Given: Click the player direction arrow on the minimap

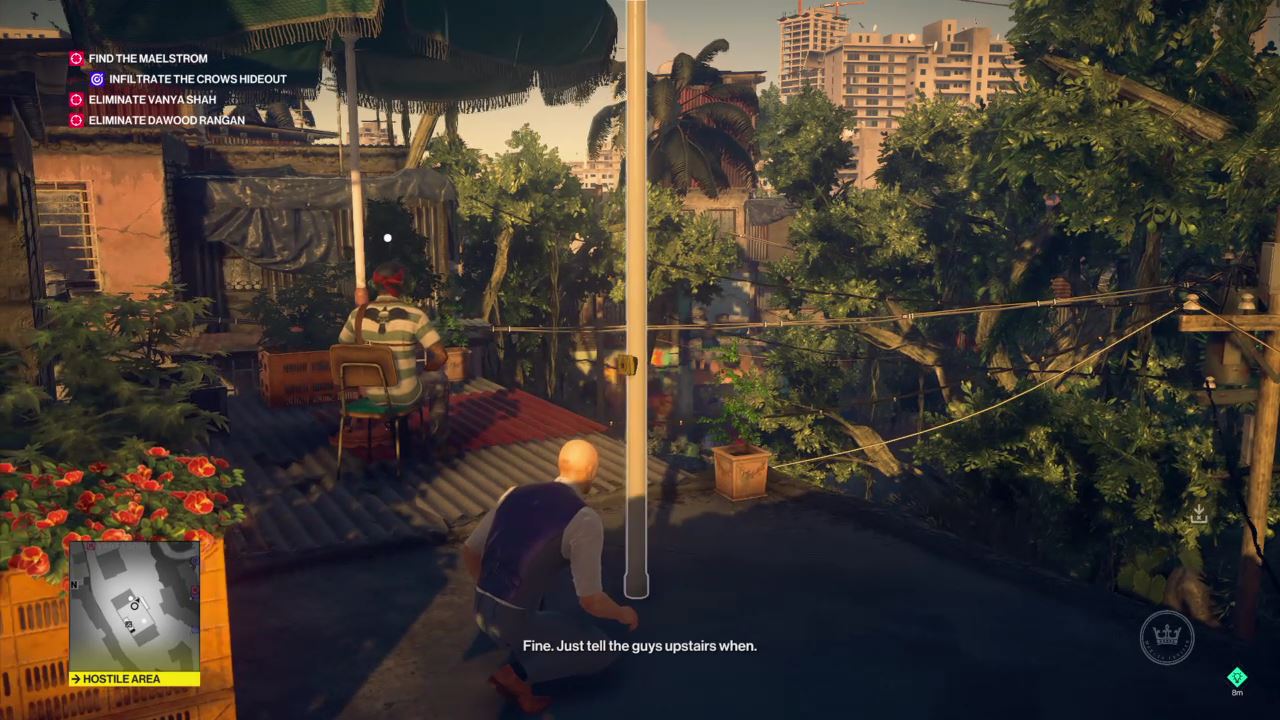Looking at the screenshot, I should pos(137,599).
